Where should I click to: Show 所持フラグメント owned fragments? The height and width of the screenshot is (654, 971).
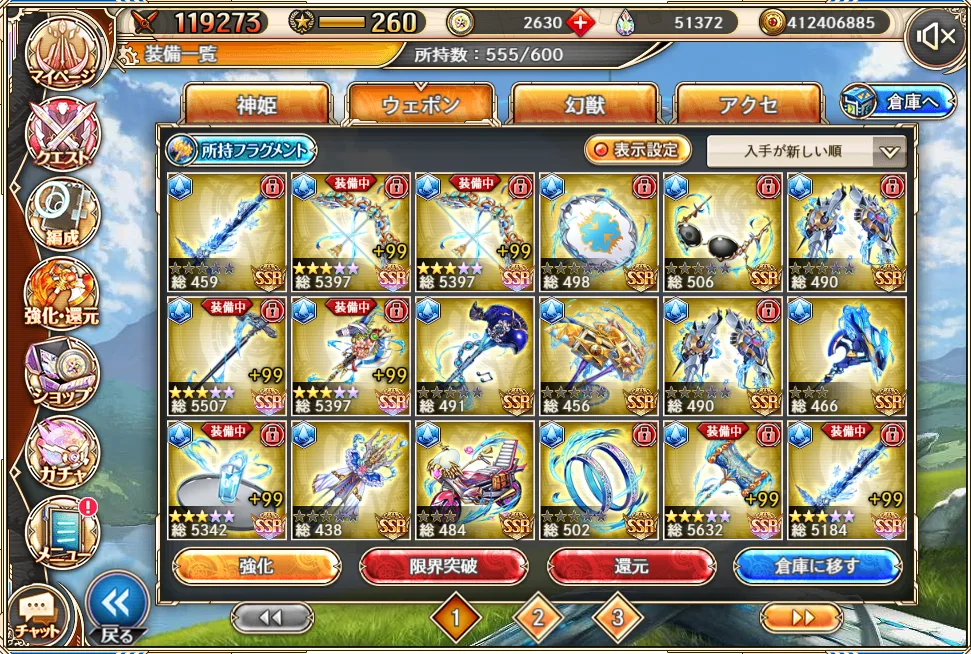241,151
